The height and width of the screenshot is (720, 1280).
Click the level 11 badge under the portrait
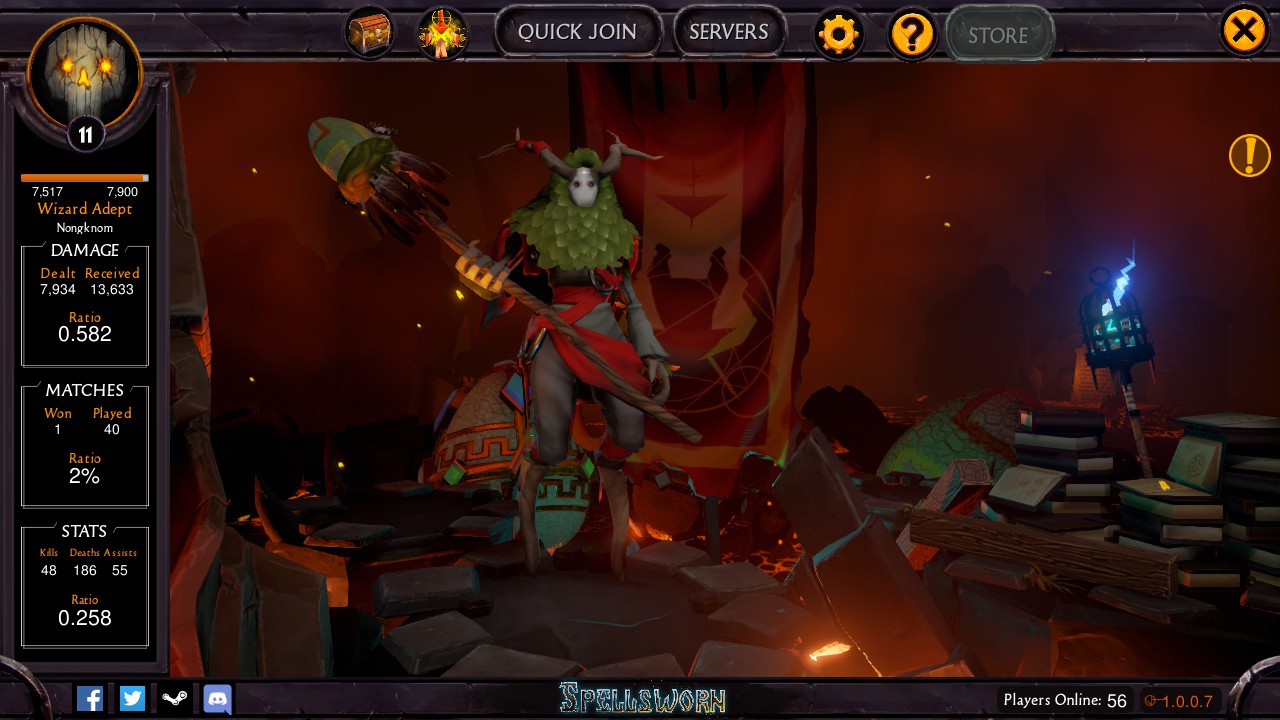pos(84,133)
